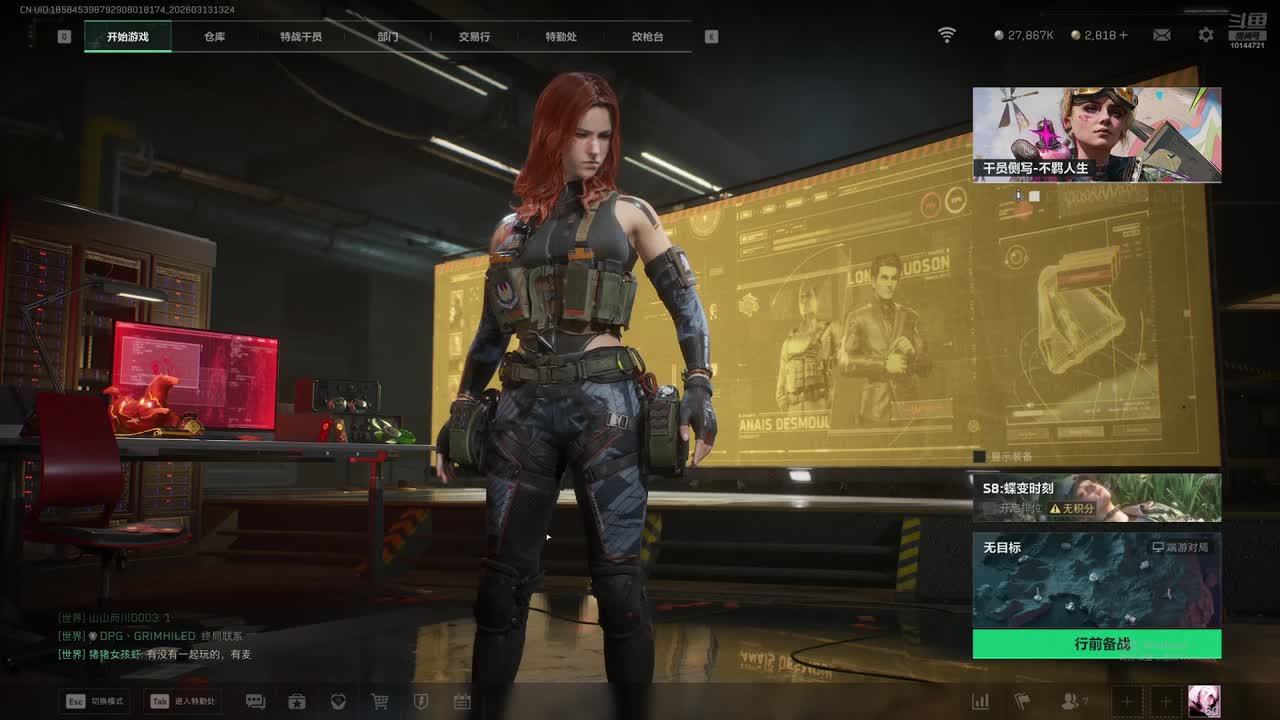View the 干员侧写-不羁人生 banner
The height and width of the screenshot is (720, 1280).
(1096, 134)
